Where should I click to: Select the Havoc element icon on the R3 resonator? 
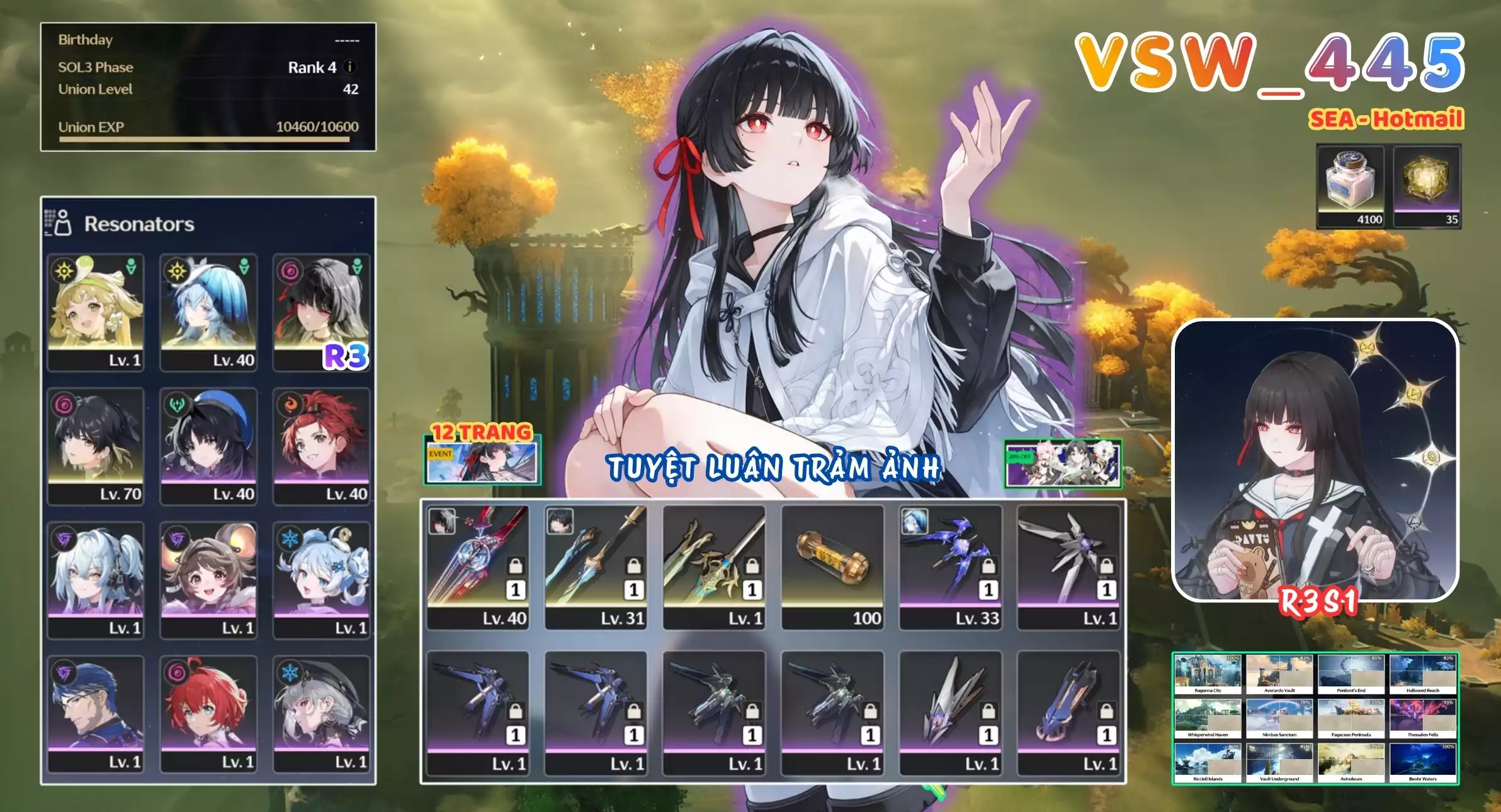(x=292, y=271)
